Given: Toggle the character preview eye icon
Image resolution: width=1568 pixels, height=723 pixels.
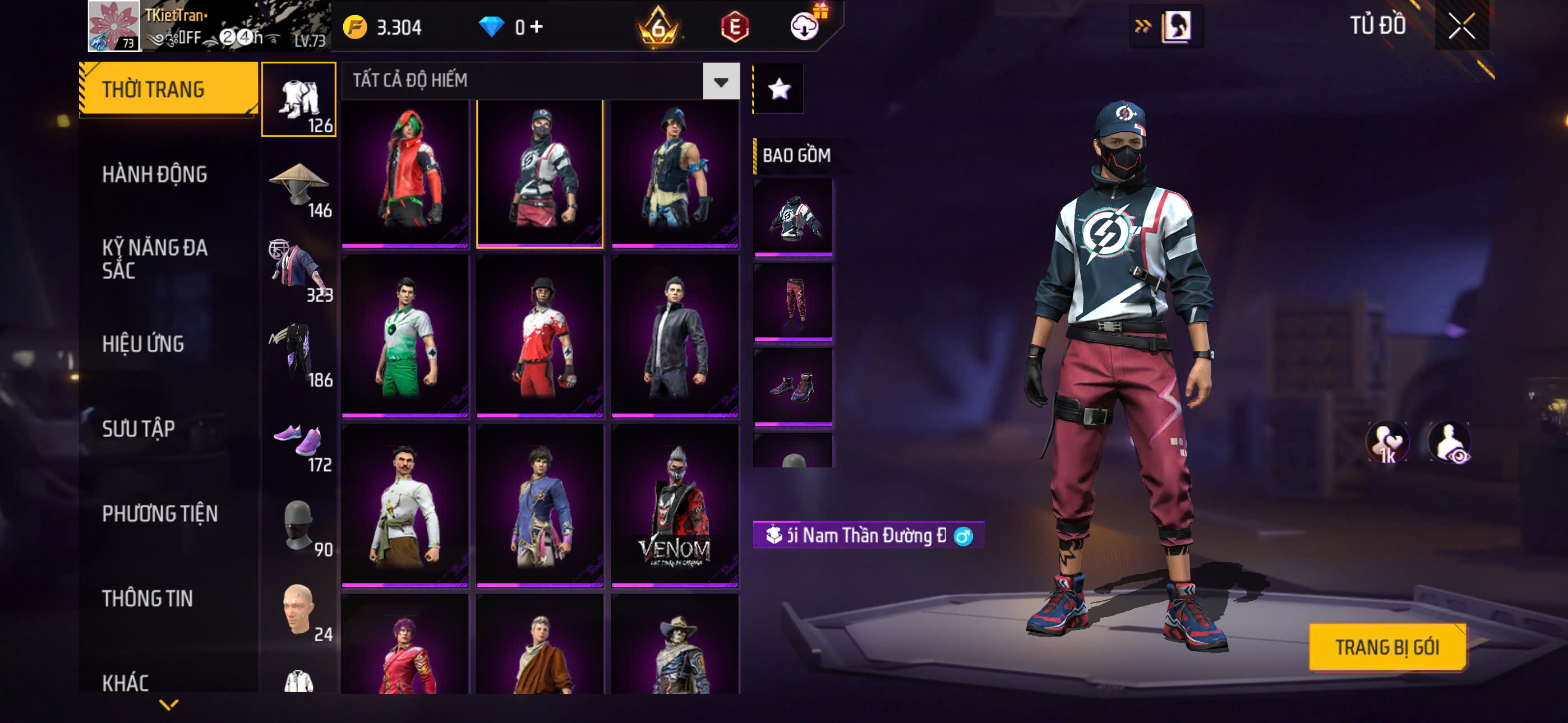Looking at the screenshot, I should (1449, 442).
